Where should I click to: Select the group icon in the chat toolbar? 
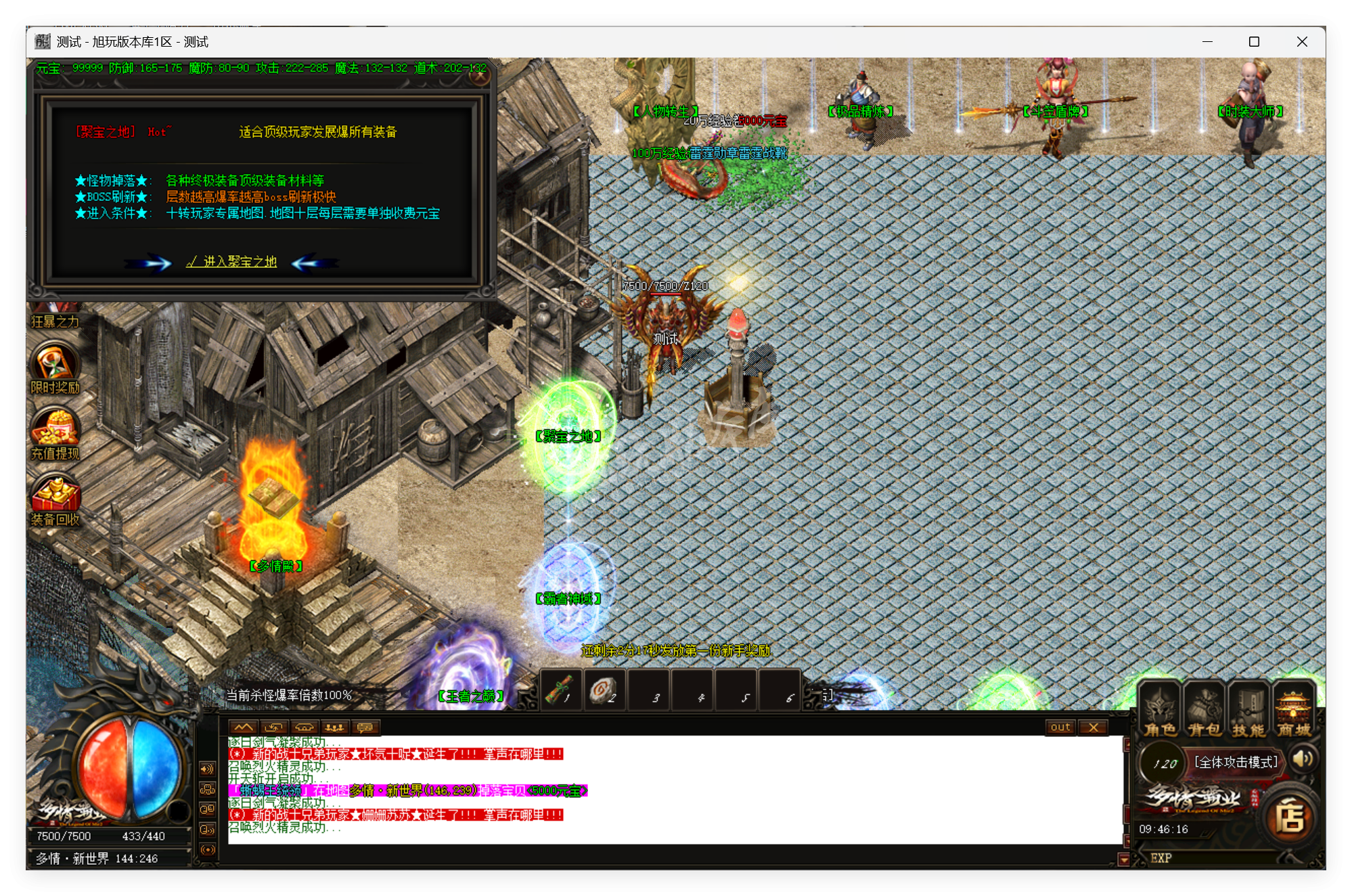(334, 728)
